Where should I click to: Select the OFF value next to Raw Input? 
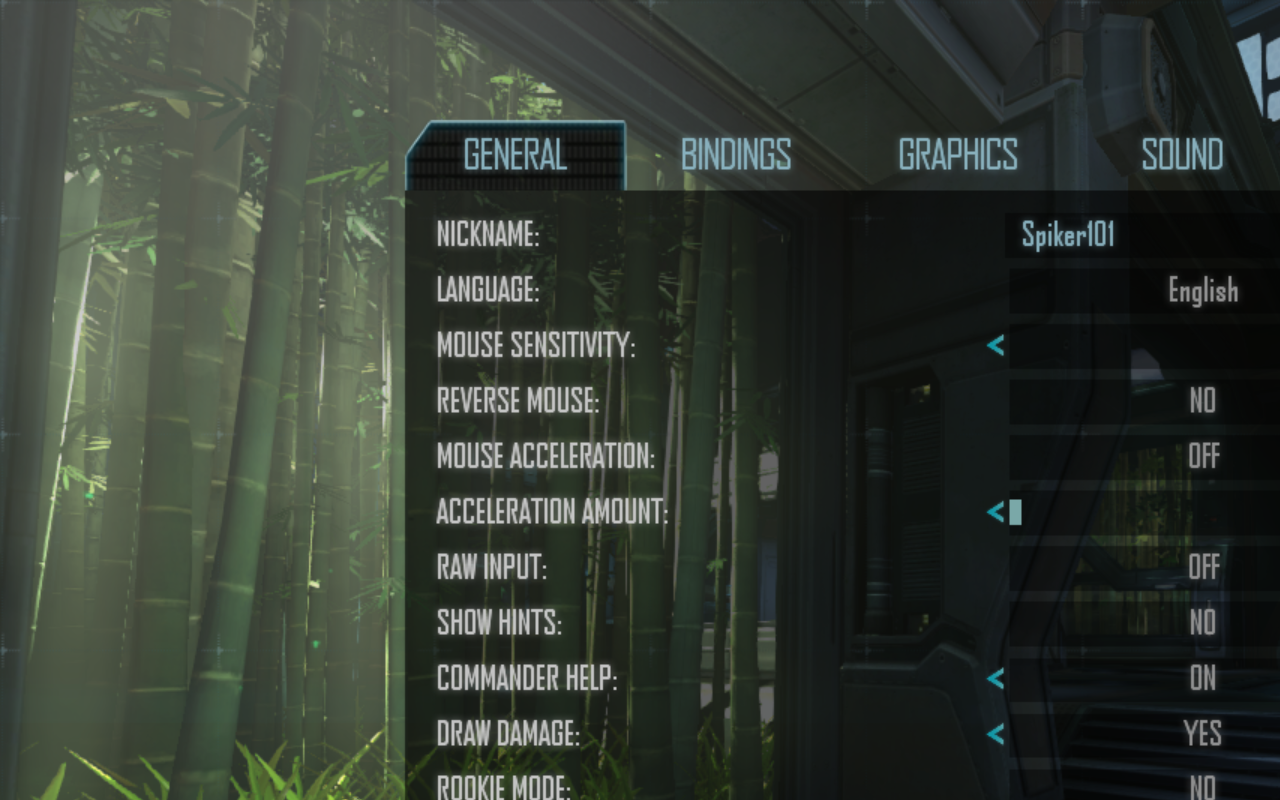pos(1203,567)
